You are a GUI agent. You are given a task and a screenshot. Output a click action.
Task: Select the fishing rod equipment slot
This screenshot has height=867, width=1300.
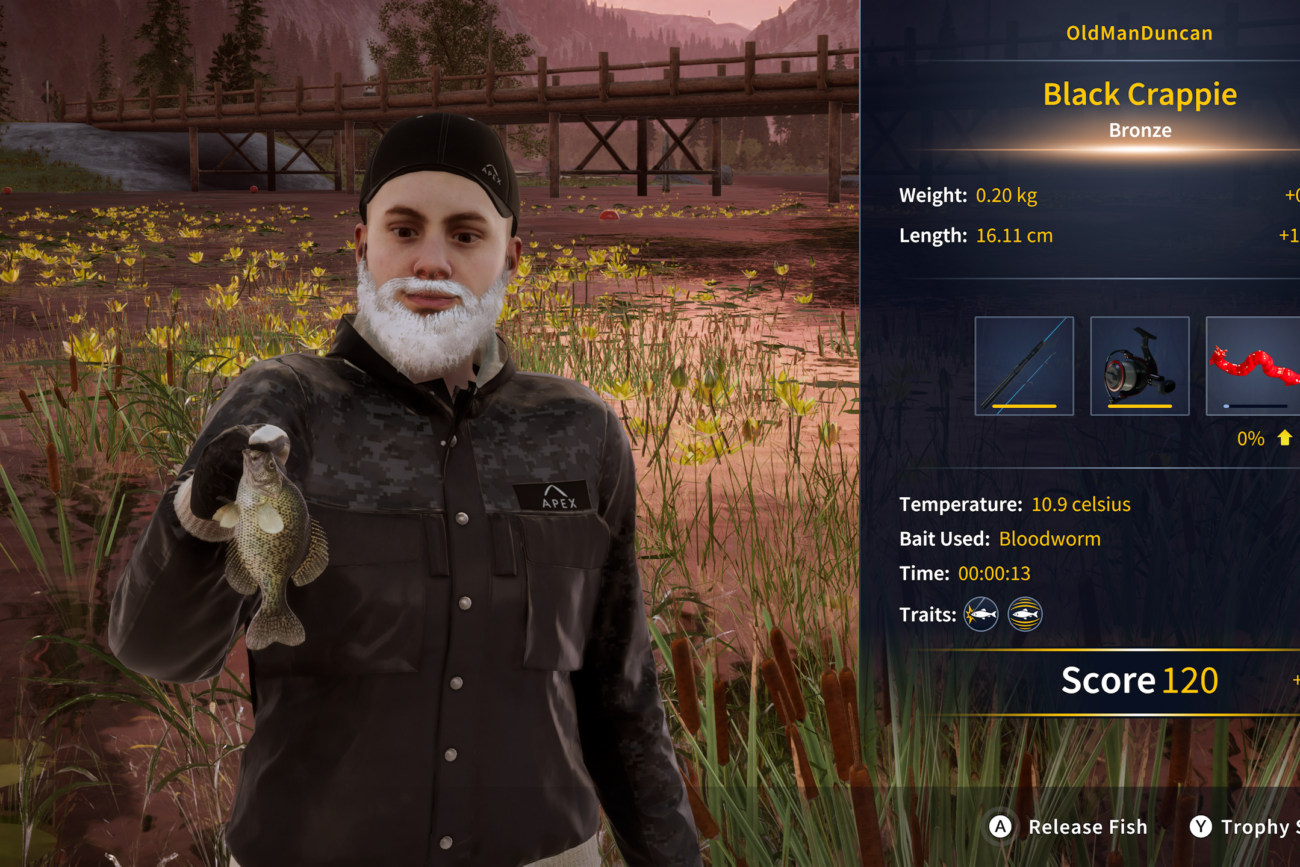click(x=1024, y=366)
